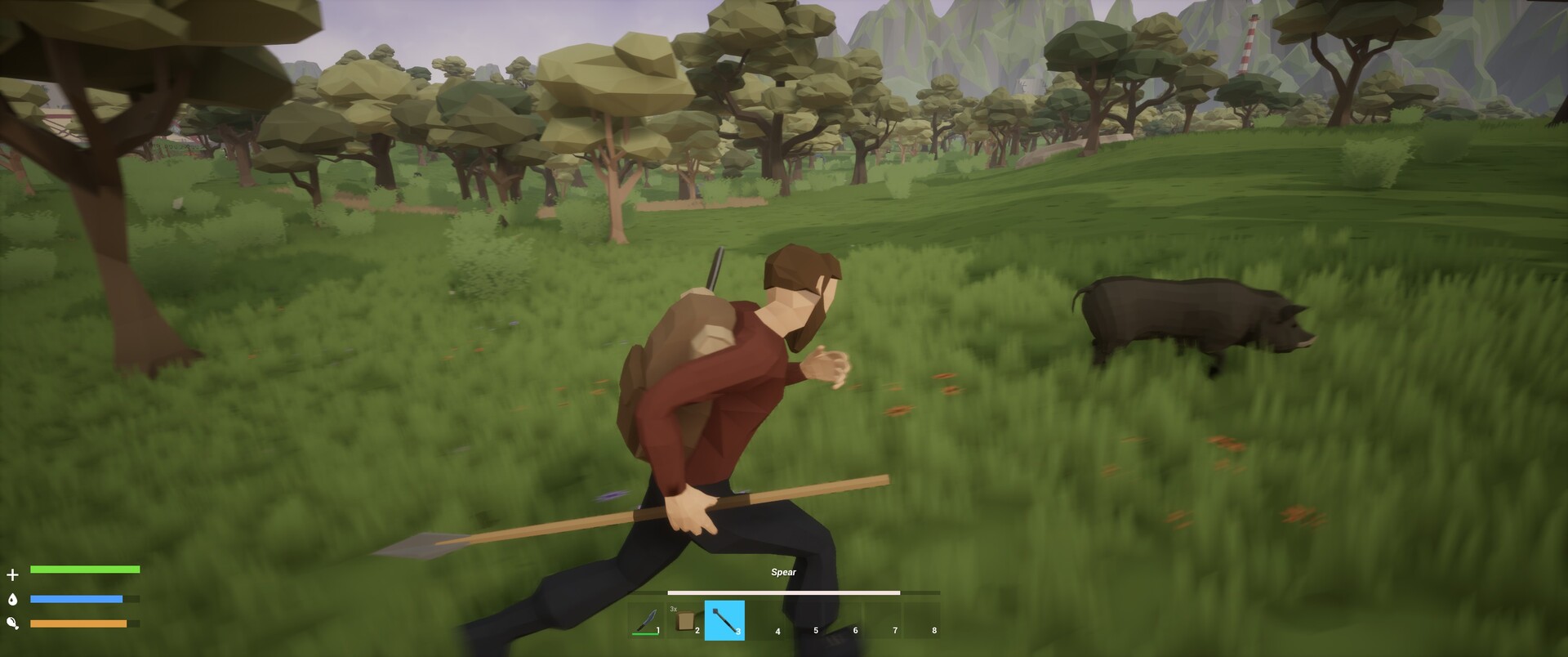Screen dimensions: 1568x657
Task: Click the green health bar
Action: 84,569
